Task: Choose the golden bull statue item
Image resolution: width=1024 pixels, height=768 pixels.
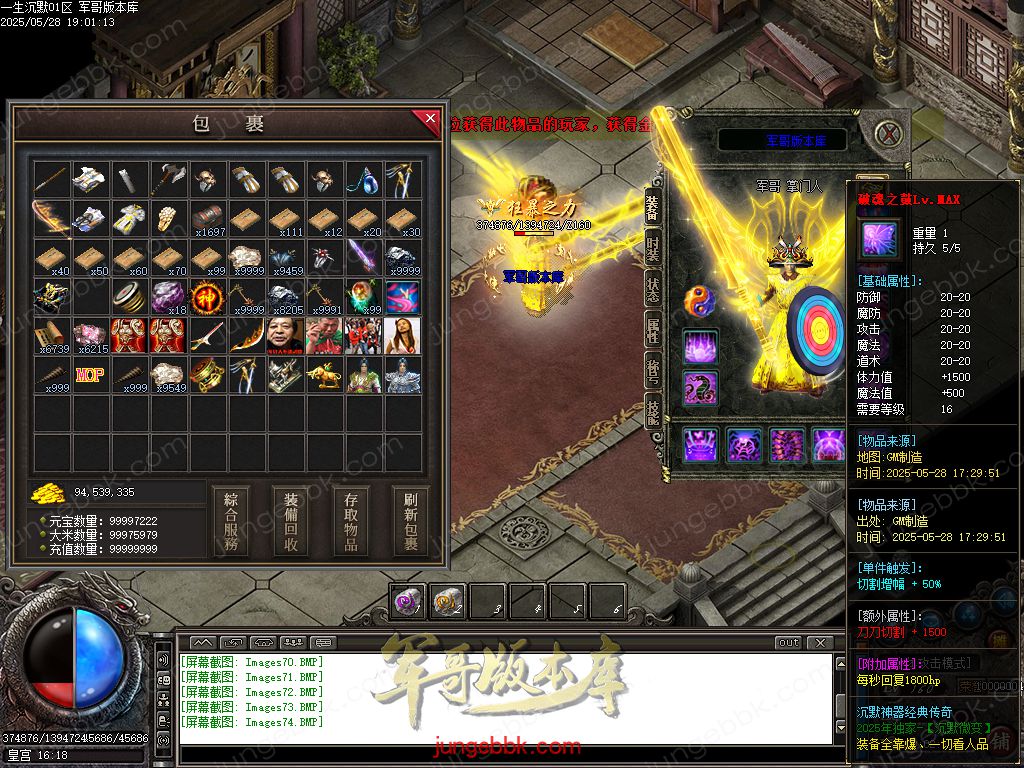Action: click(x=325, y=376)
